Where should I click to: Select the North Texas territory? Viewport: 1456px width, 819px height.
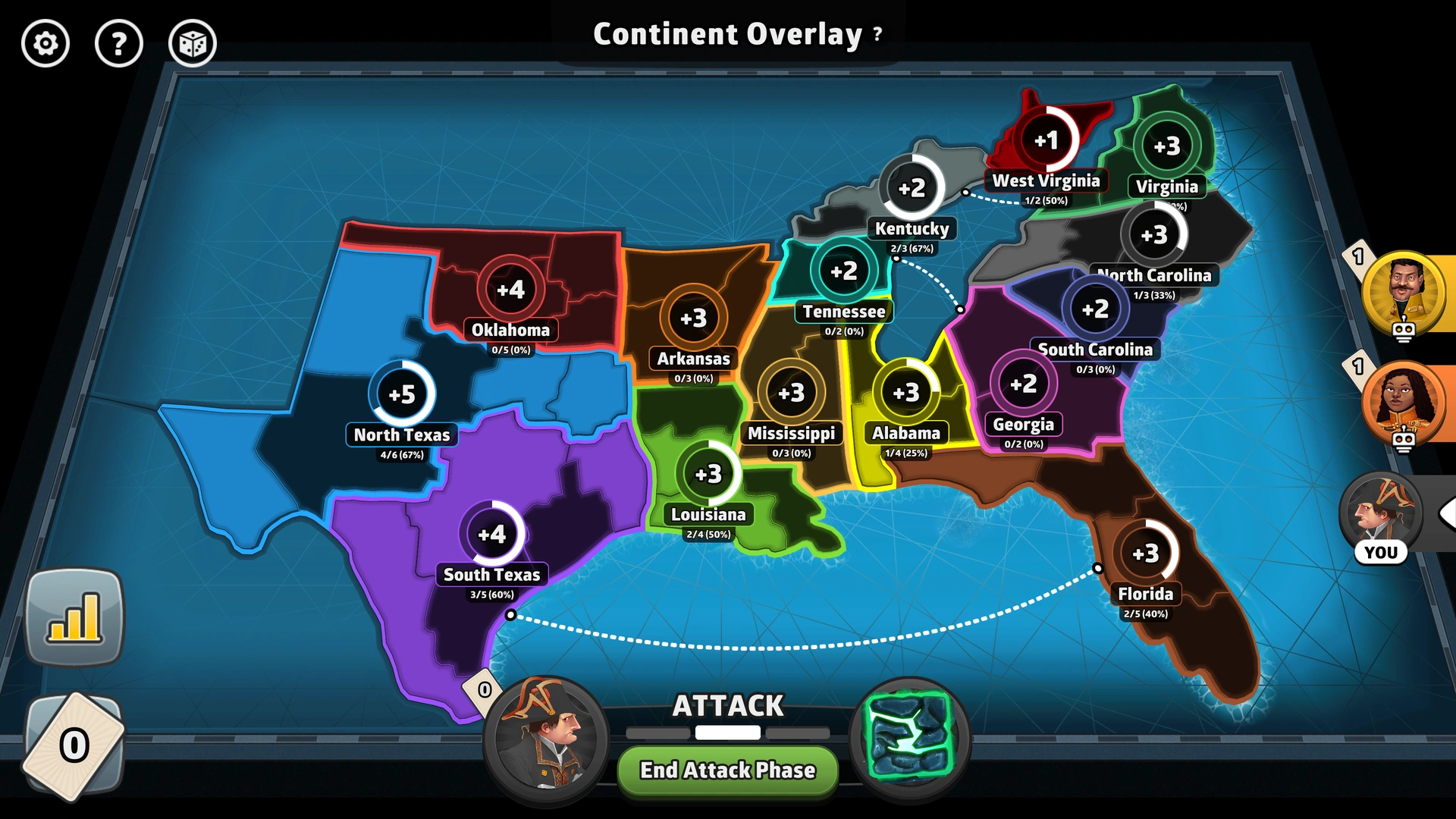[400, 394]
